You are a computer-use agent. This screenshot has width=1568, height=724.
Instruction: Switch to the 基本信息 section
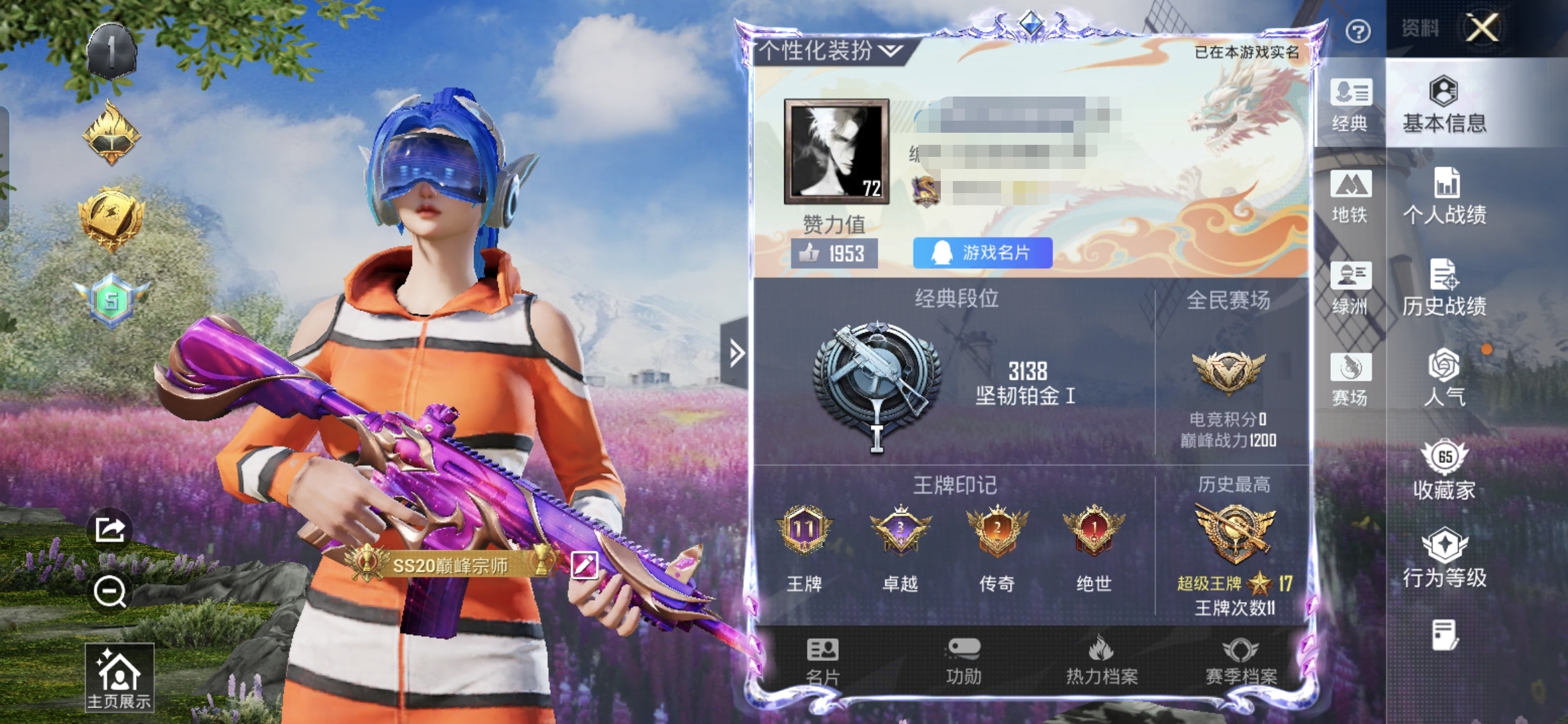pos(1444,105)
